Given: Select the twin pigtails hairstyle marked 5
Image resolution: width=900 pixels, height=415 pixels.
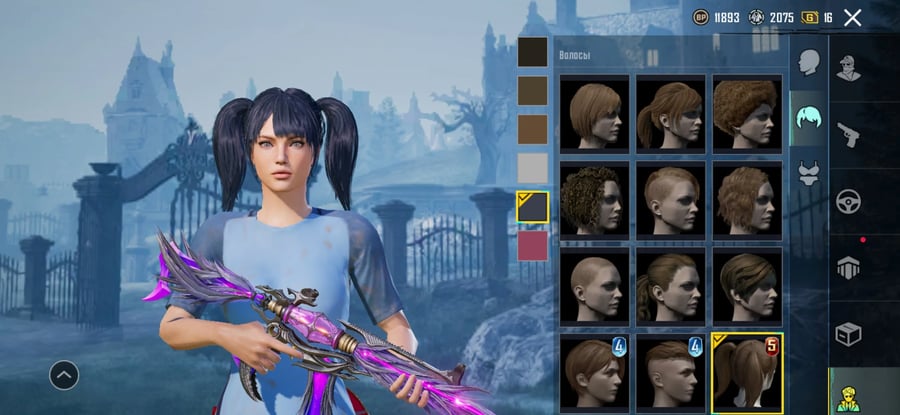Looking at the screenshot, I should (x=747, y=372).
